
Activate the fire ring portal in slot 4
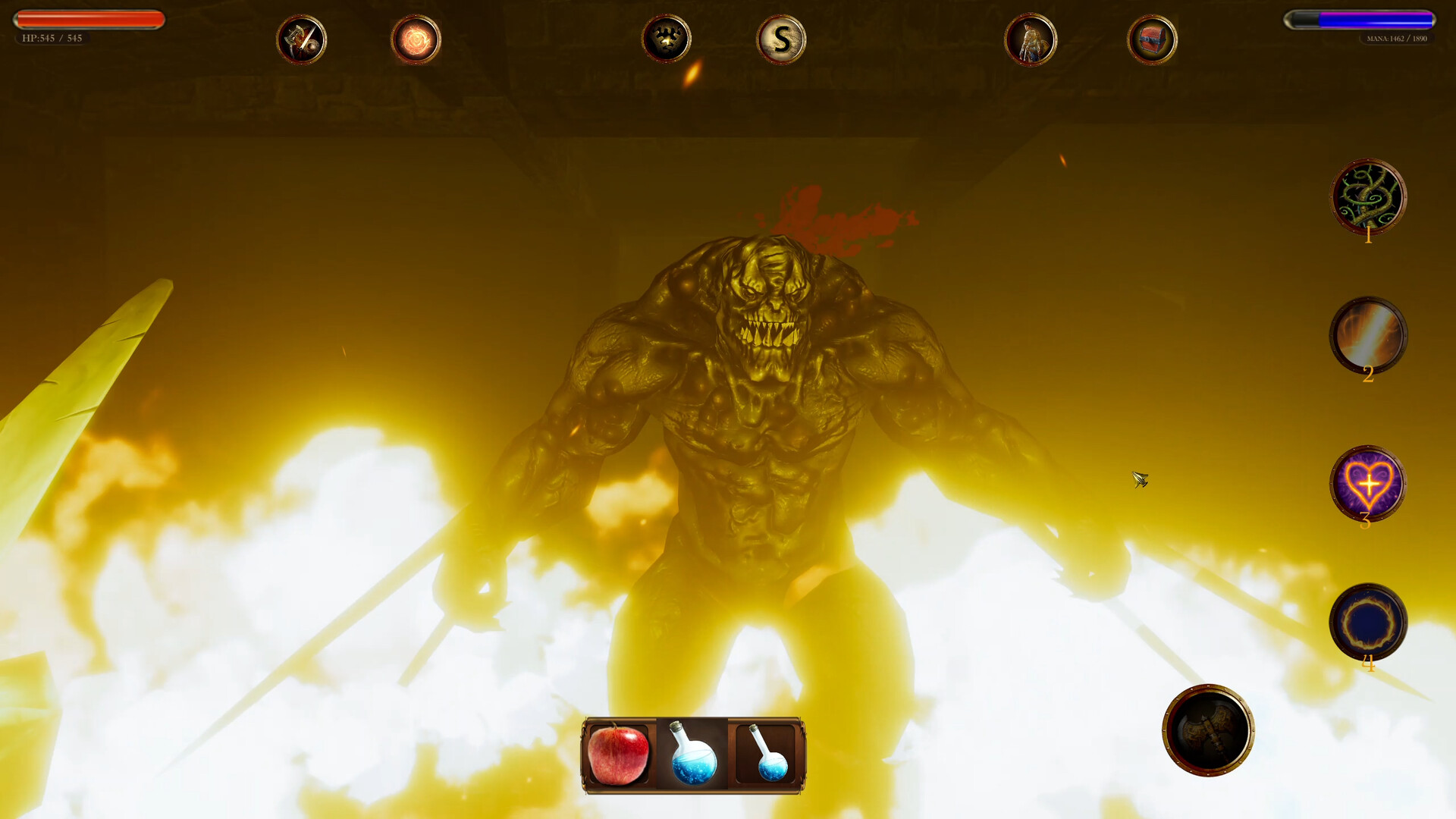point(1367,620)
